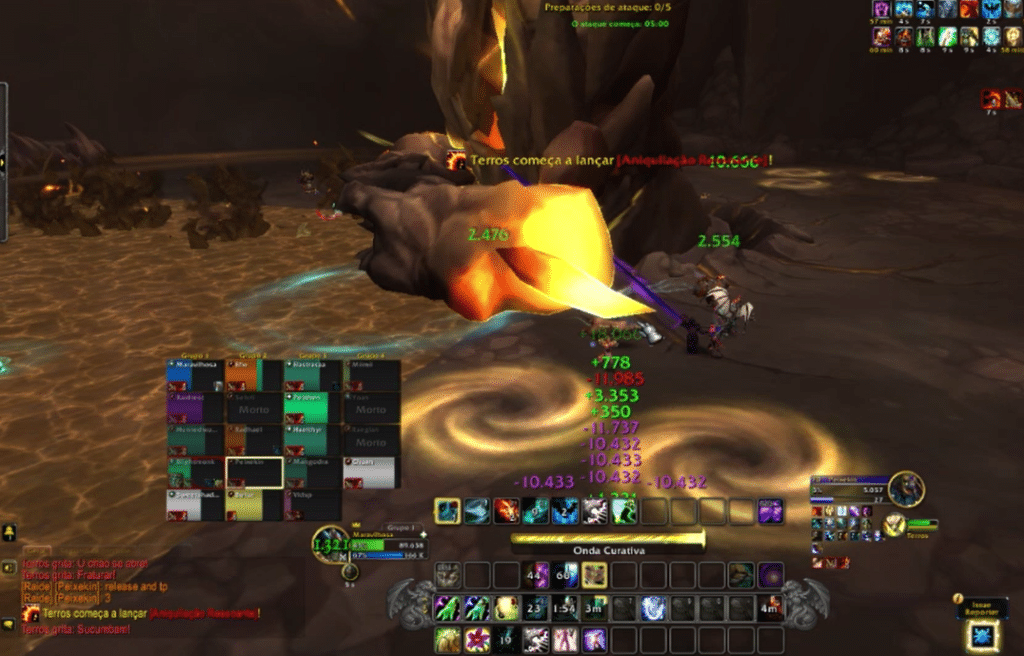Image resolution: width=1024 pixels, height=656 pixels.
Task: Use the highlighted totem ability on middle bar
Action: tap(594, 575)
